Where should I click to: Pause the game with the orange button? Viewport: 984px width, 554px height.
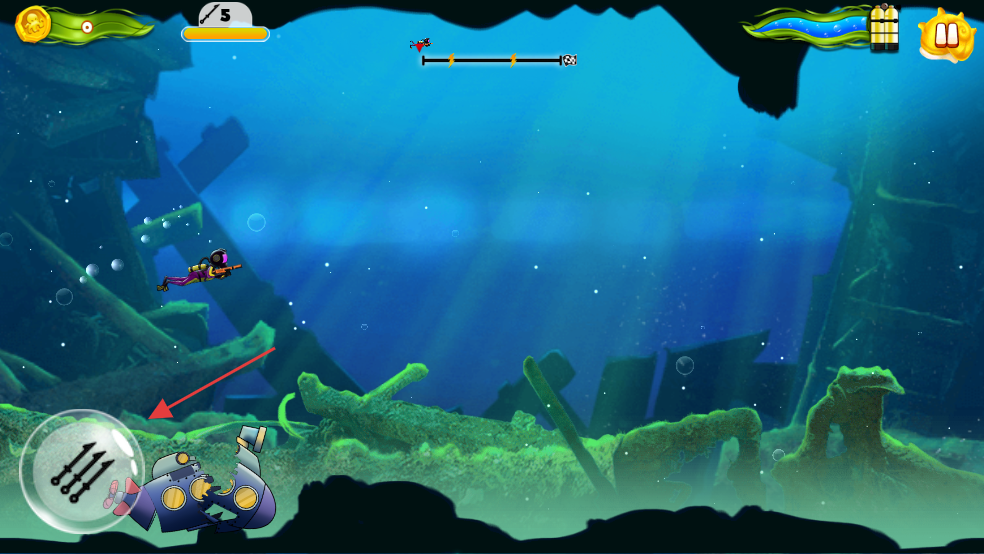click(946, 35)
